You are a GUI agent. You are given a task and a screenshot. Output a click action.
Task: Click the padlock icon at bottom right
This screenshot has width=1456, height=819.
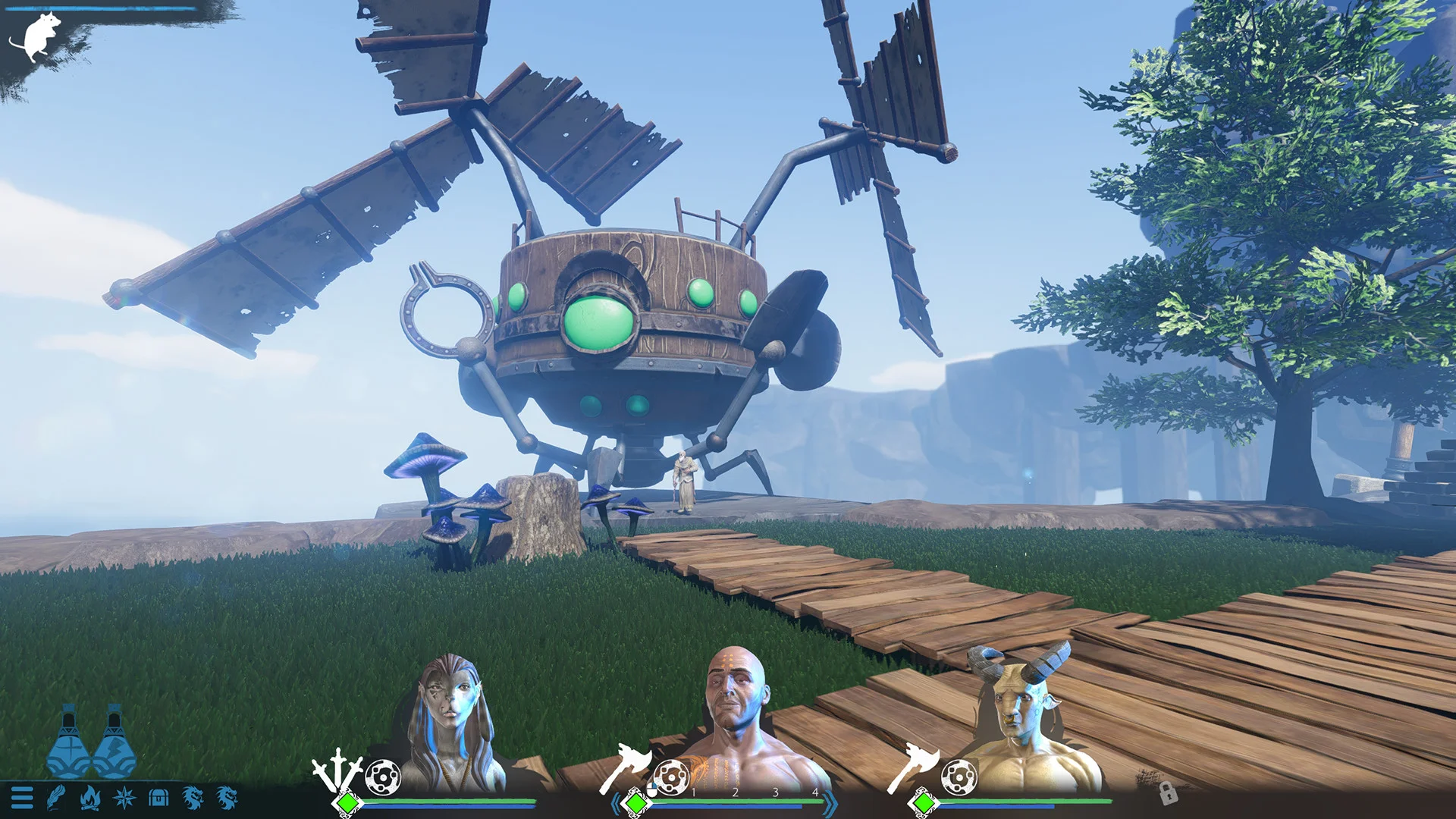coord(1168,793)
